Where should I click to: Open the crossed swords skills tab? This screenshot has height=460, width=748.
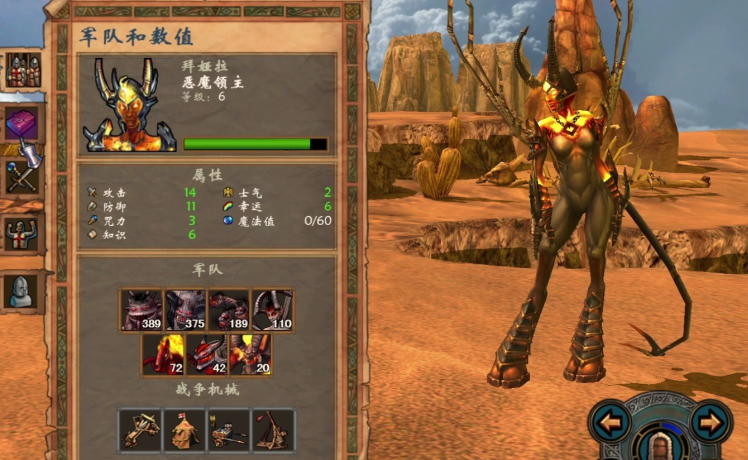(x=22, y=178)
